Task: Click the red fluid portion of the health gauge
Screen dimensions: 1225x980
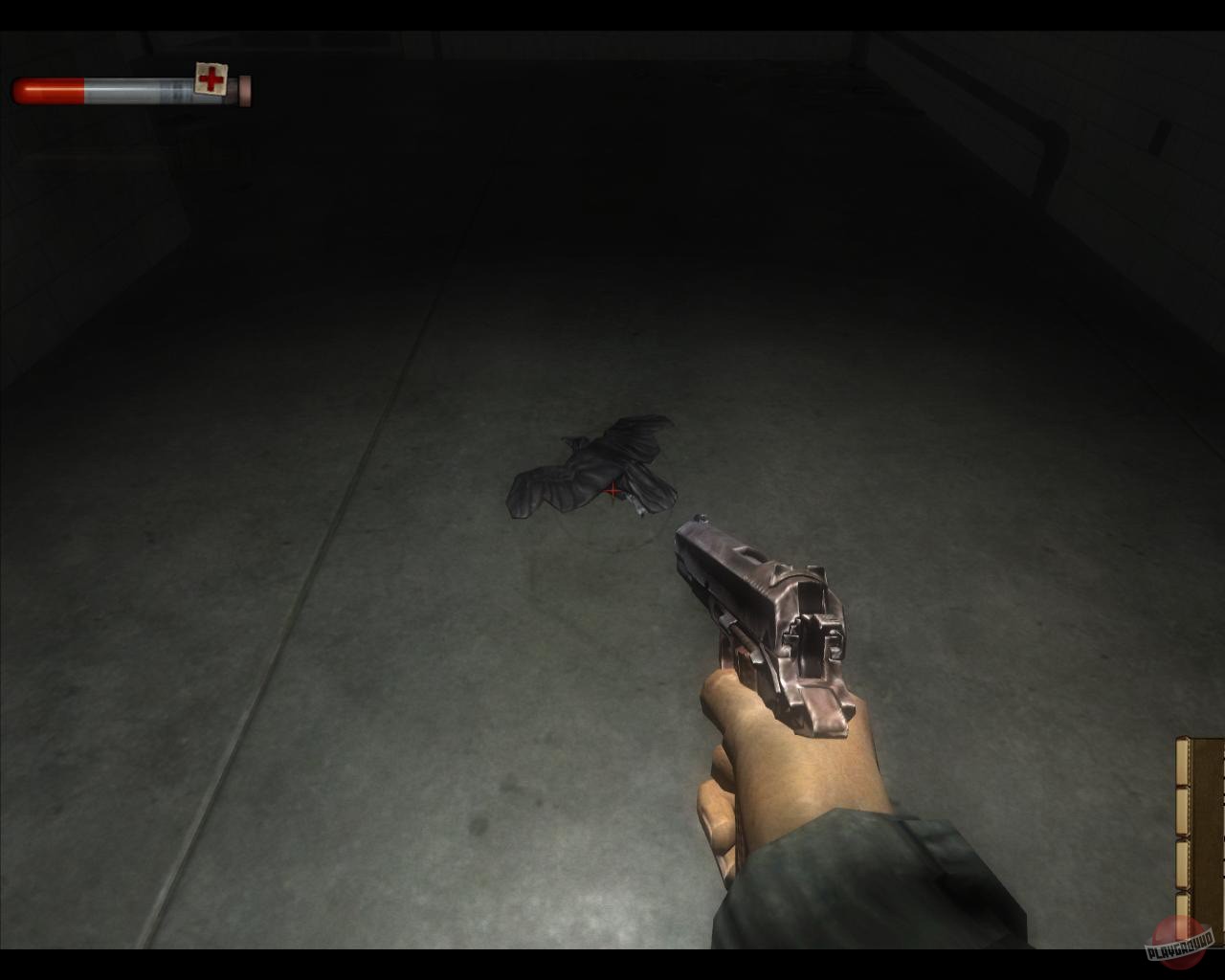Action: pyautogui.click(x=48, y=89)
